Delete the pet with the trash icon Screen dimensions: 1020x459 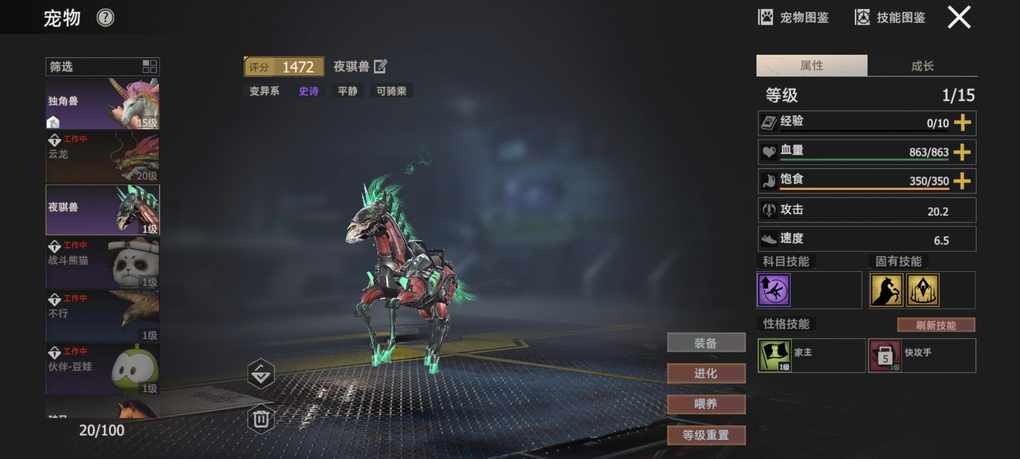click(261, 418)
